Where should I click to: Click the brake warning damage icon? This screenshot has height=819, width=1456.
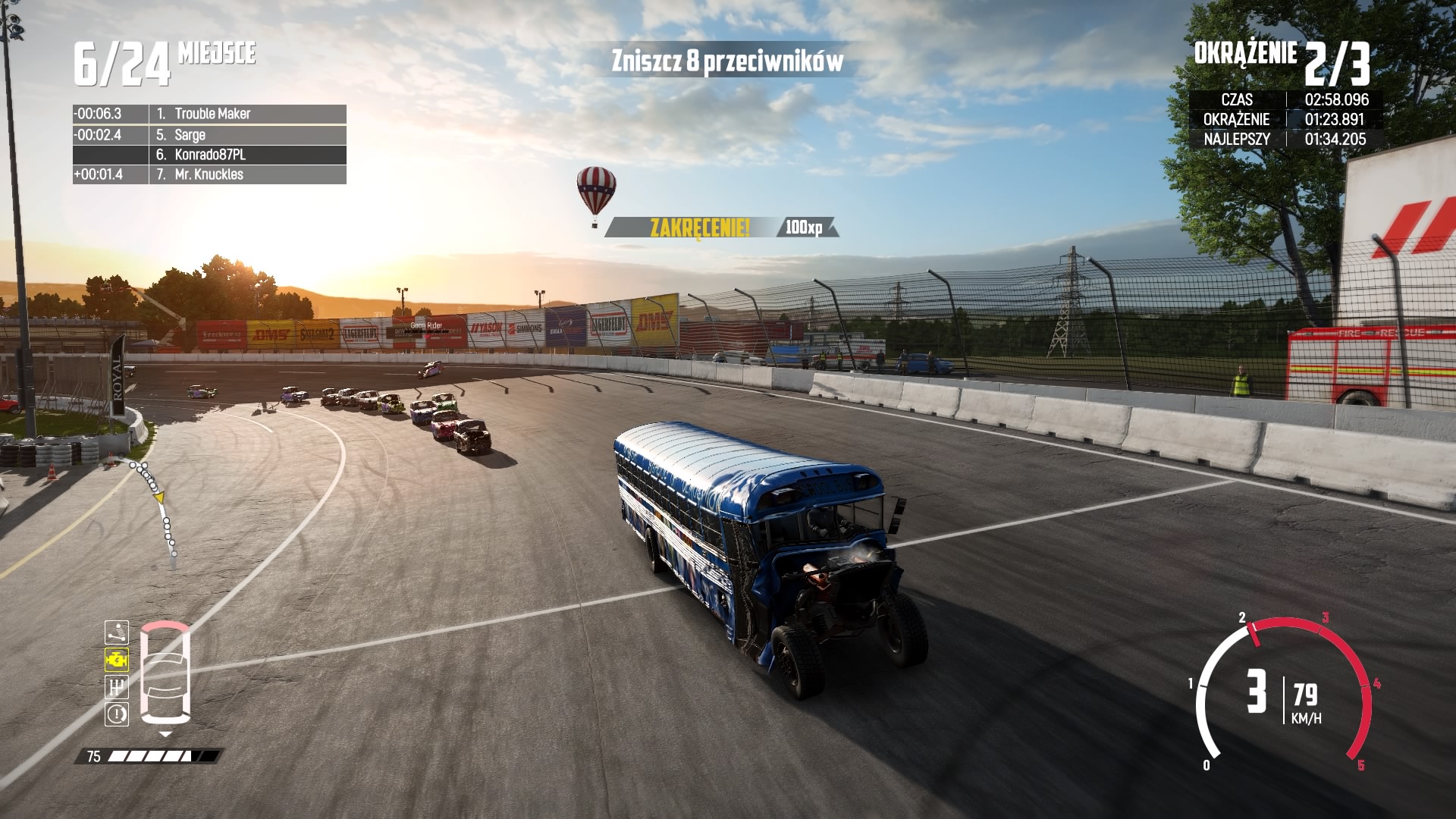(117, 714)
